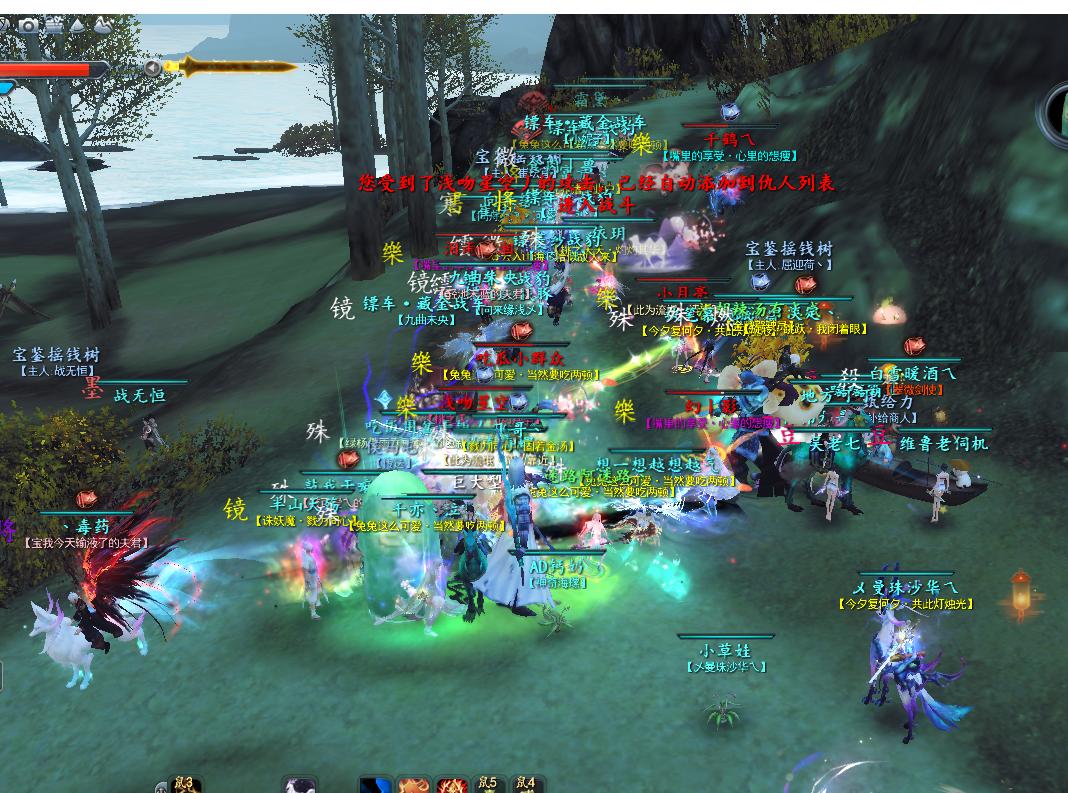
Task: Activate the hotbar skill labeled 鼠3
Action: click(x=184, y=785)
